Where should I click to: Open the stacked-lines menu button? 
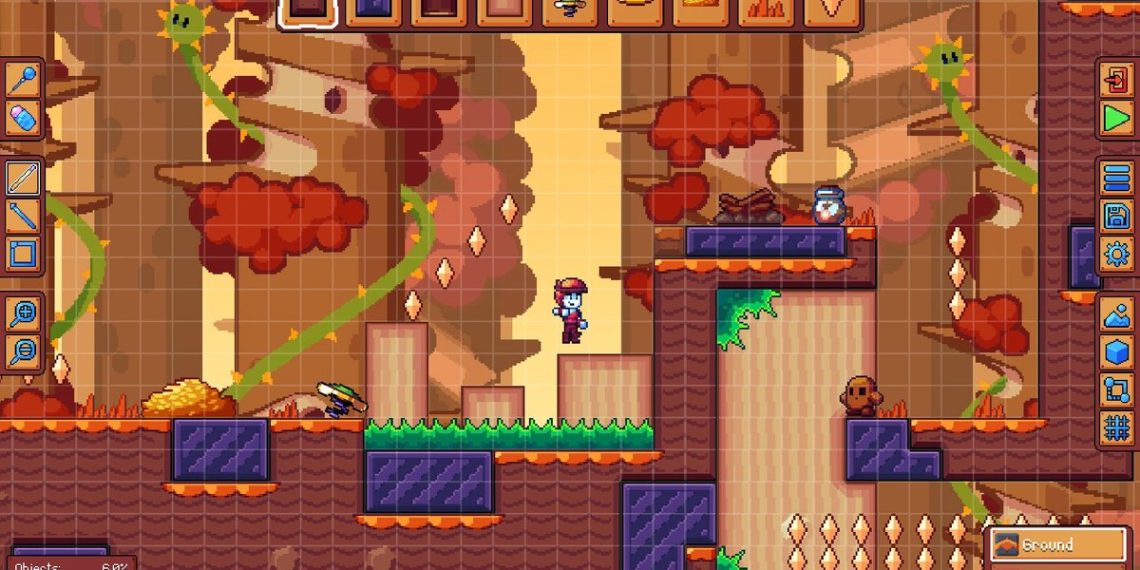[1116, 178]
